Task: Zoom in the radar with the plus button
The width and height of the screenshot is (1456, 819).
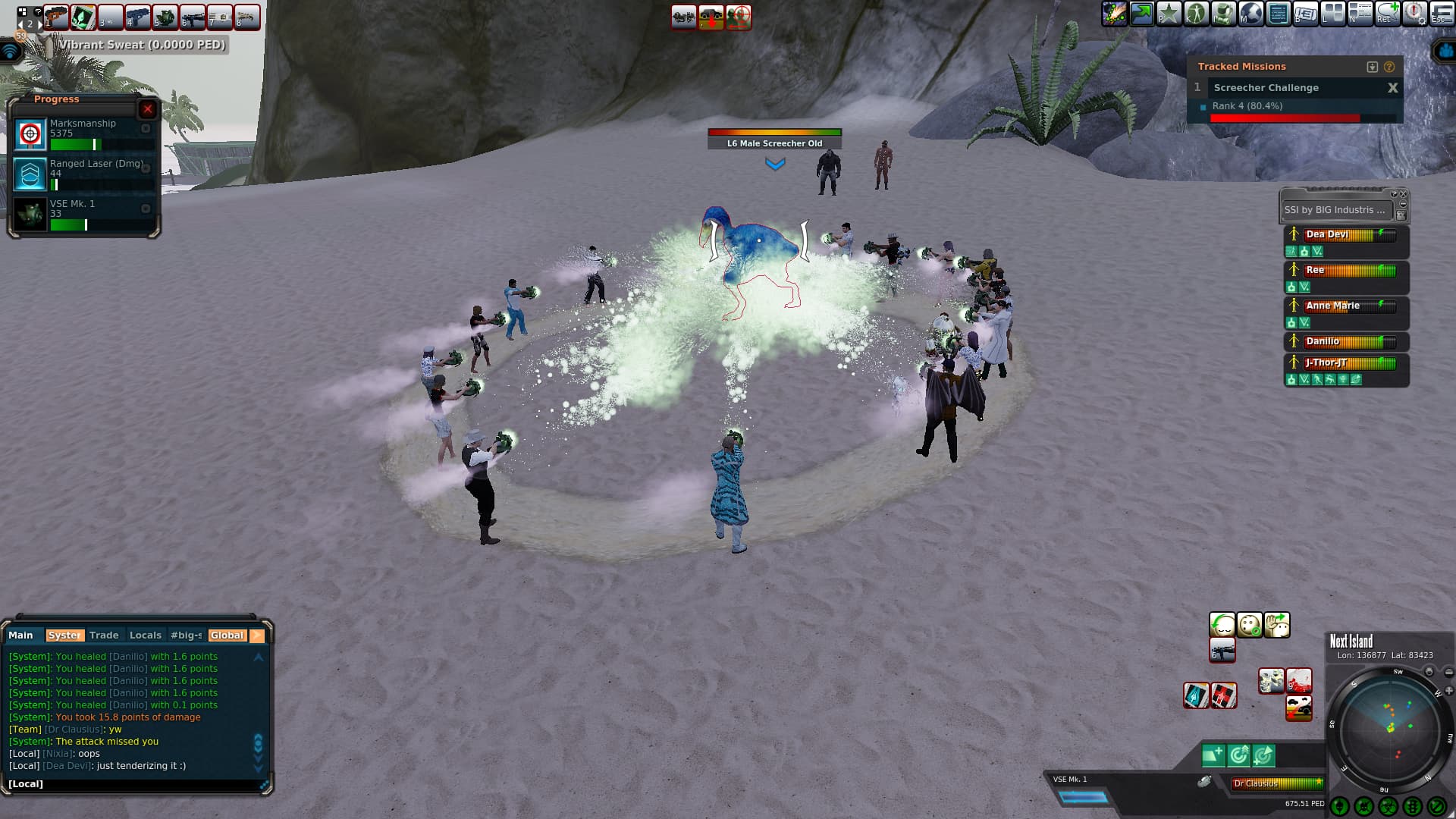Action: click(1448, 691)
